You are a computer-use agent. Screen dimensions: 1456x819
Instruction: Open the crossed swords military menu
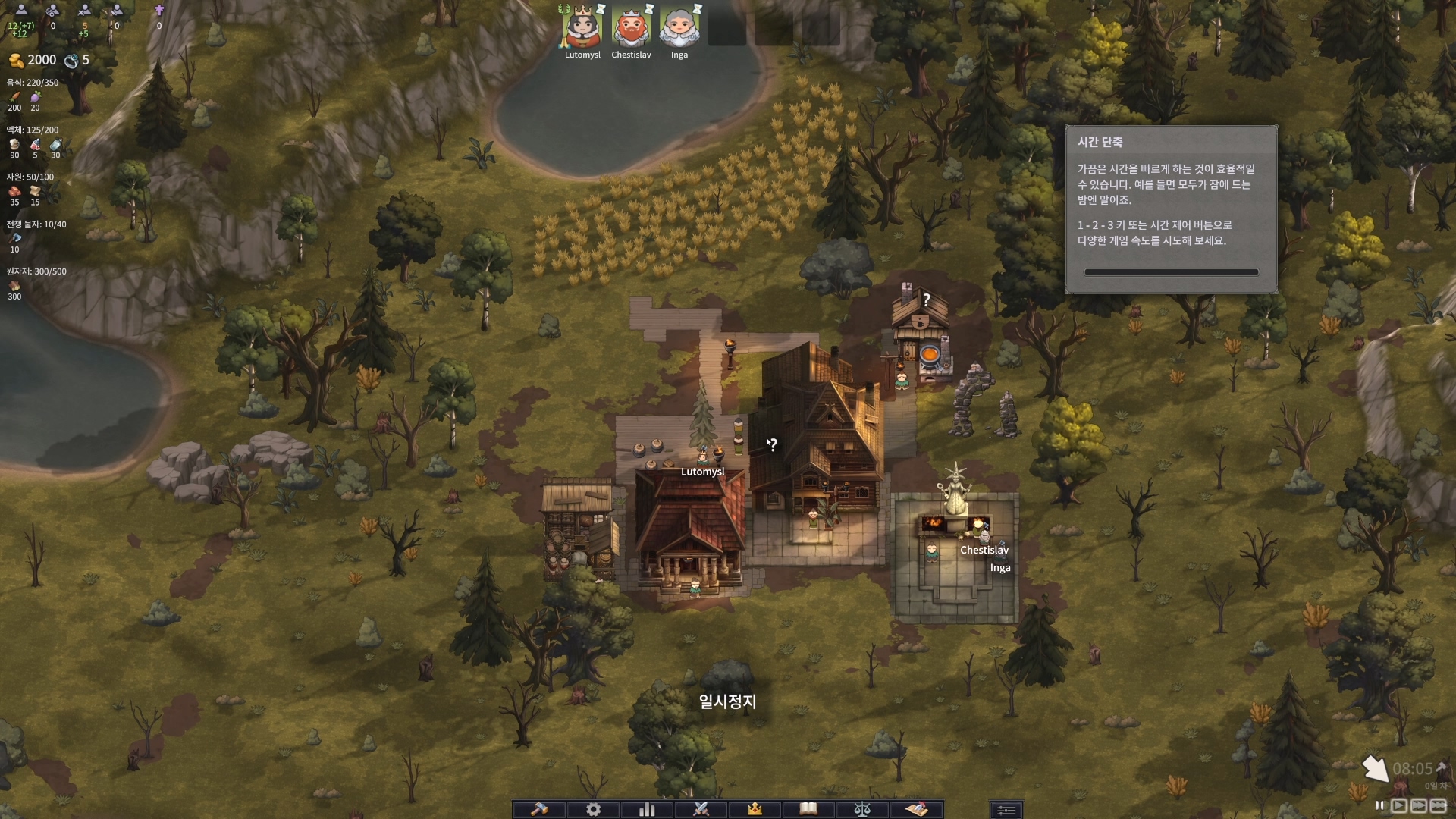701,809
